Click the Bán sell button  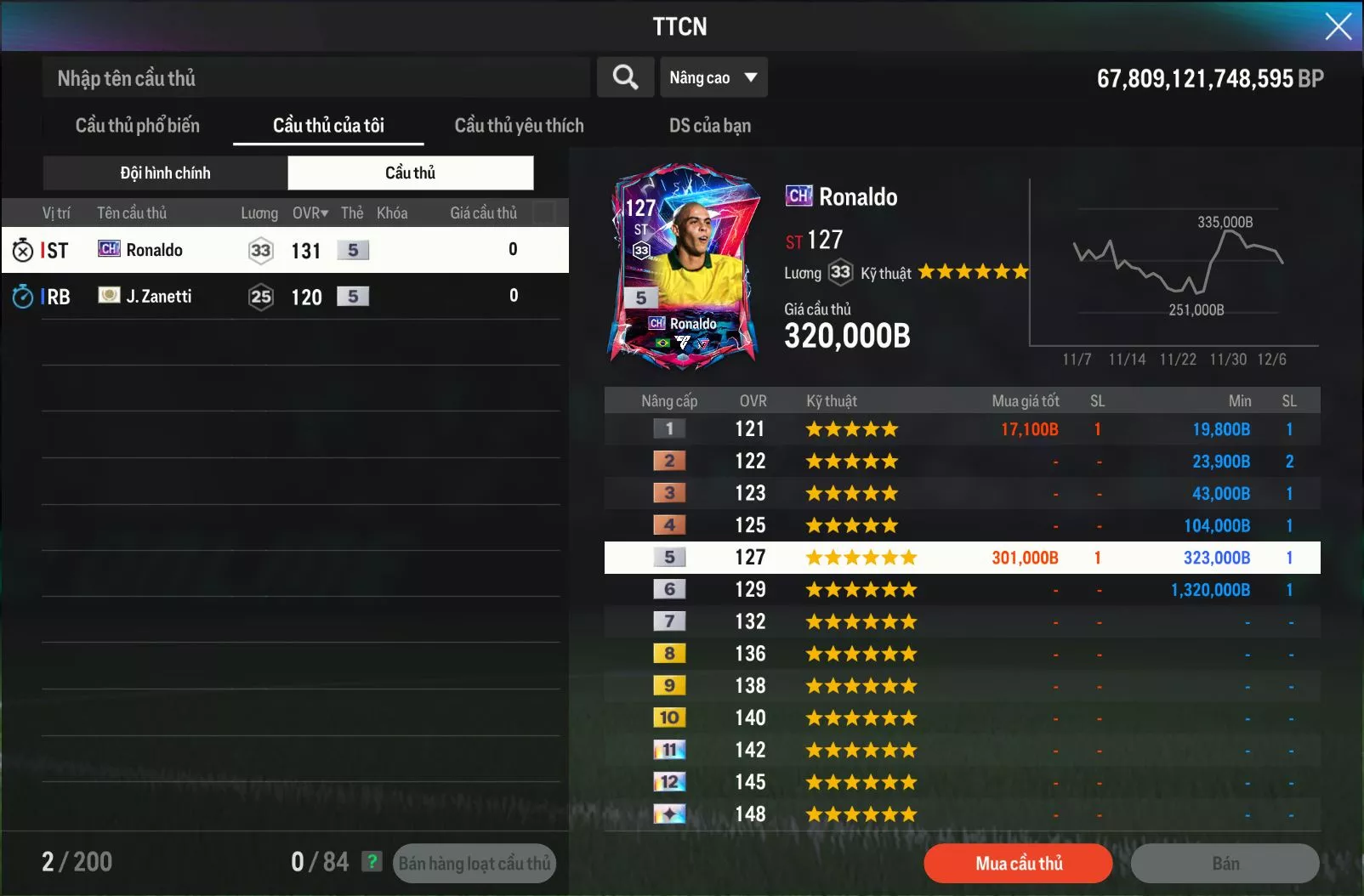[1225, 864]
